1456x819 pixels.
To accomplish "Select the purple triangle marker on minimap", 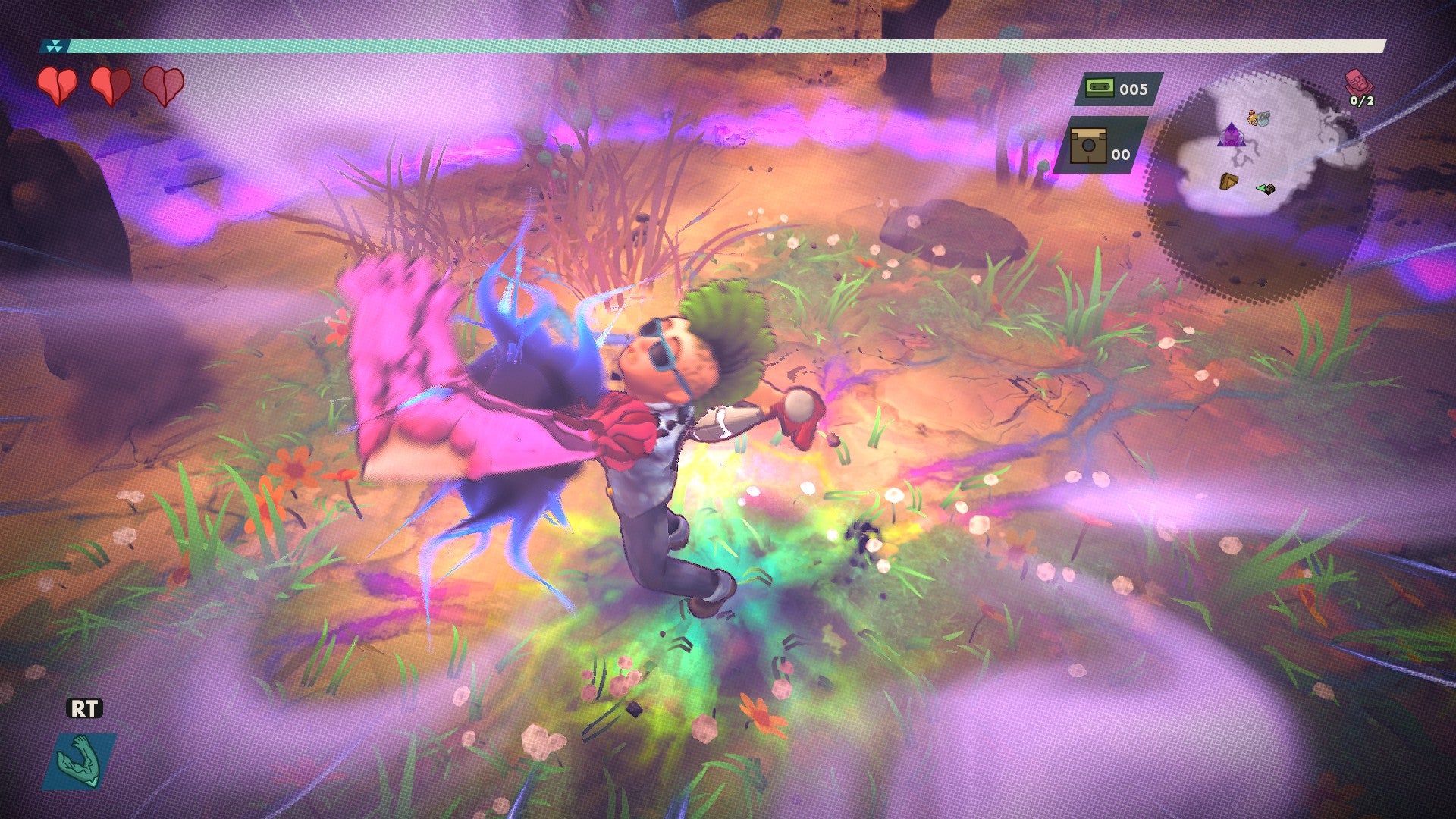I will (1229, 135).
